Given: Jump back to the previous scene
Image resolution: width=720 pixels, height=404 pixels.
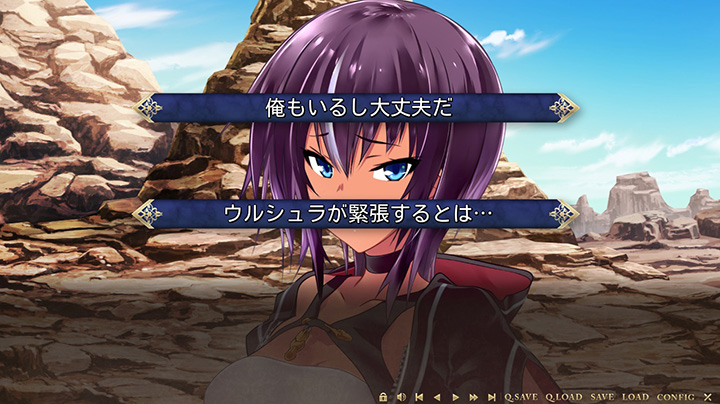Looking at the screenshot, I should pos(419,397).
